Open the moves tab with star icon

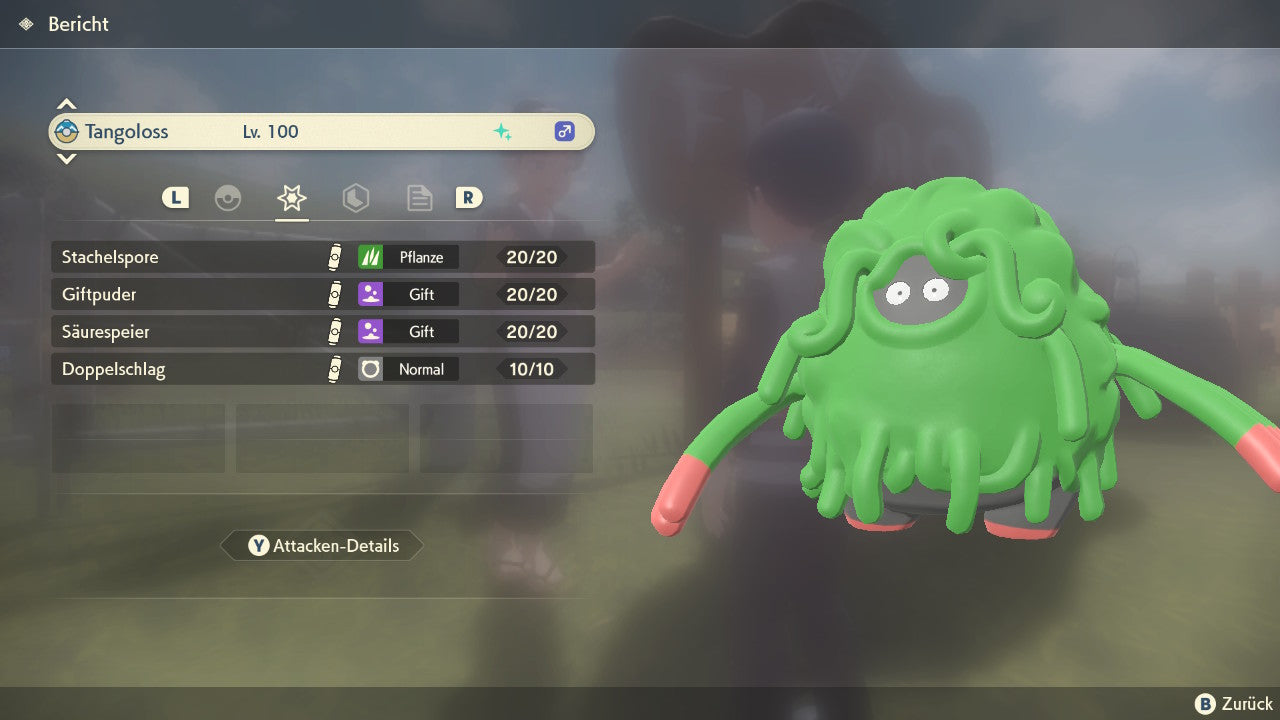(x=291, y=198)
